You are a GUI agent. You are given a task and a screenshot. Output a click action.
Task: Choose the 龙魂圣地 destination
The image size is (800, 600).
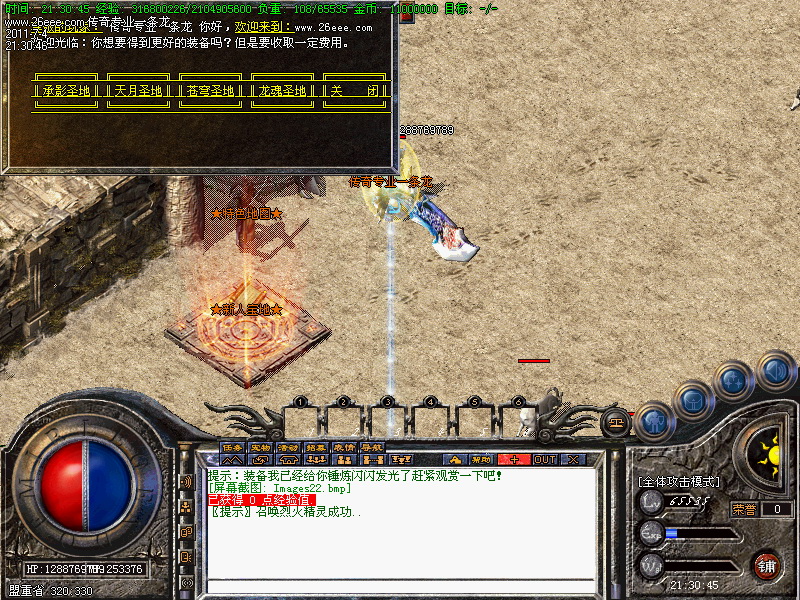[x=283, y=90]
